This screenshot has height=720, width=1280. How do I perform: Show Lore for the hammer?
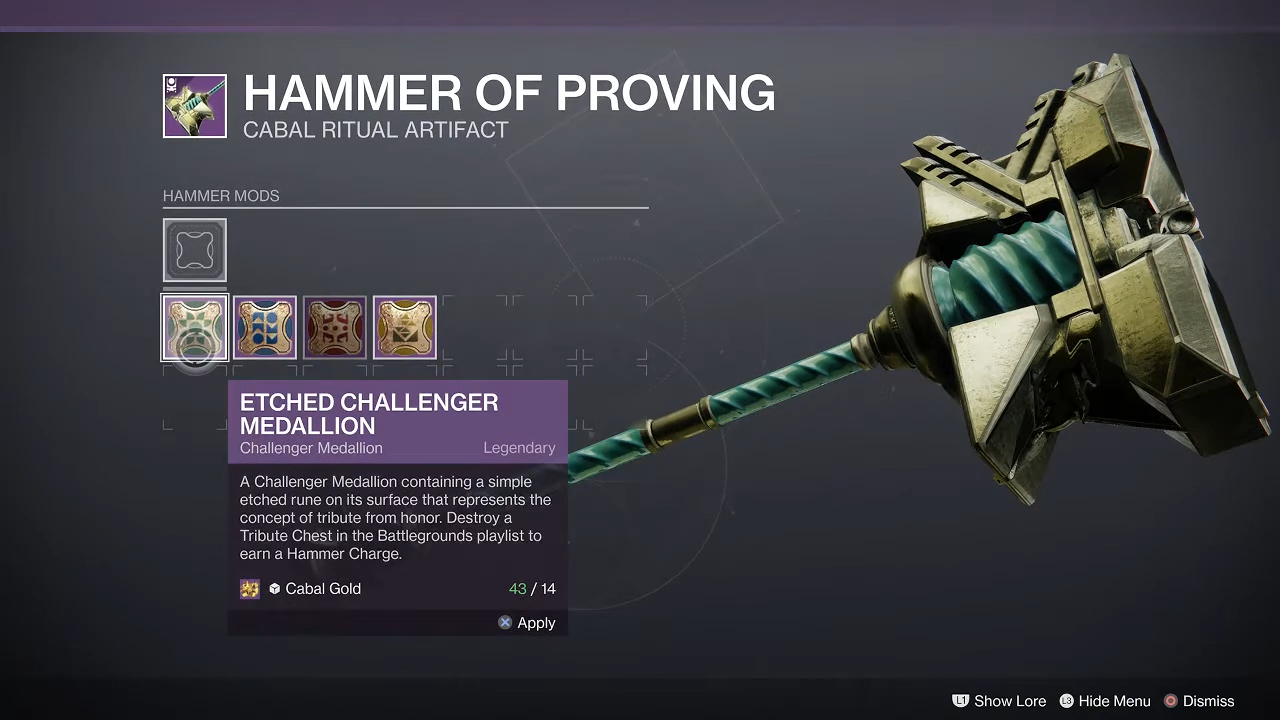coord(999,701)
